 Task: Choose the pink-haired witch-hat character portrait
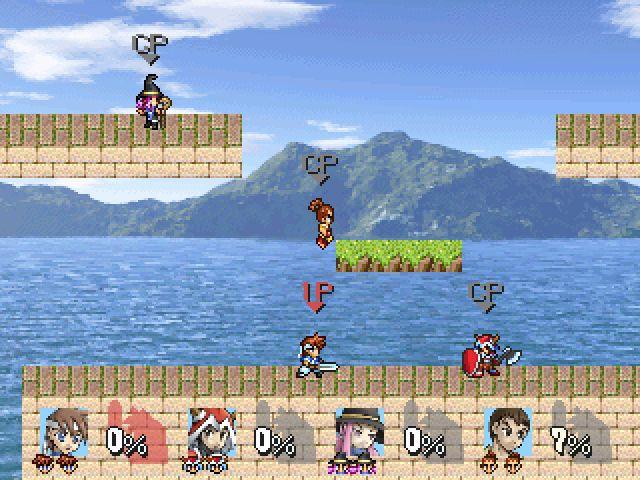coord(355,432)
